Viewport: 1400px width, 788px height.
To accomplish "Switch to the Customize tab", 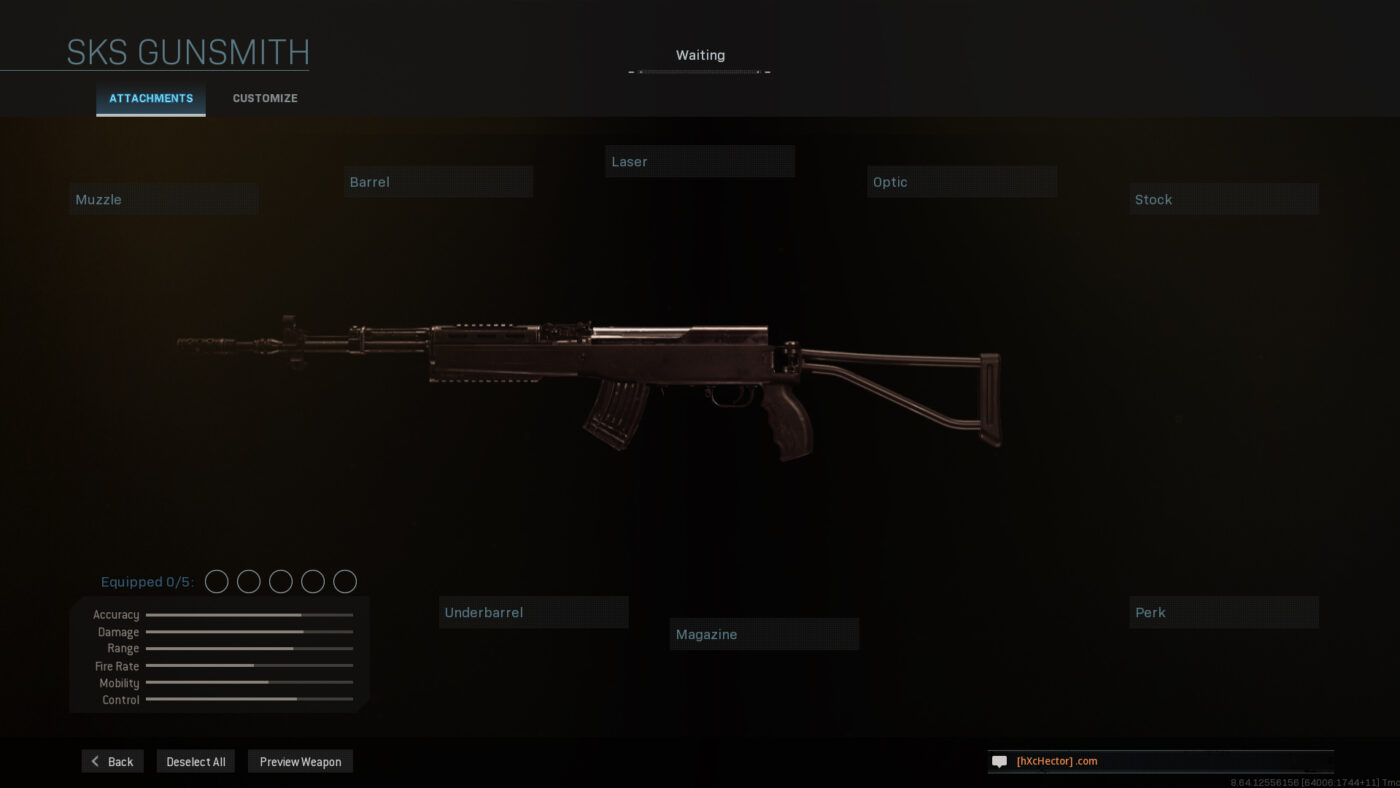I will point(264,98).
